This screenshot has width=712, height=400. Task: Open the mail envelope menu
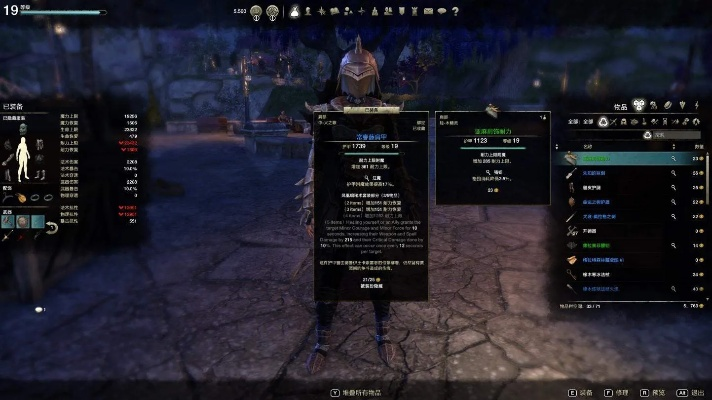pyautogui.click(x=428, y=11)
